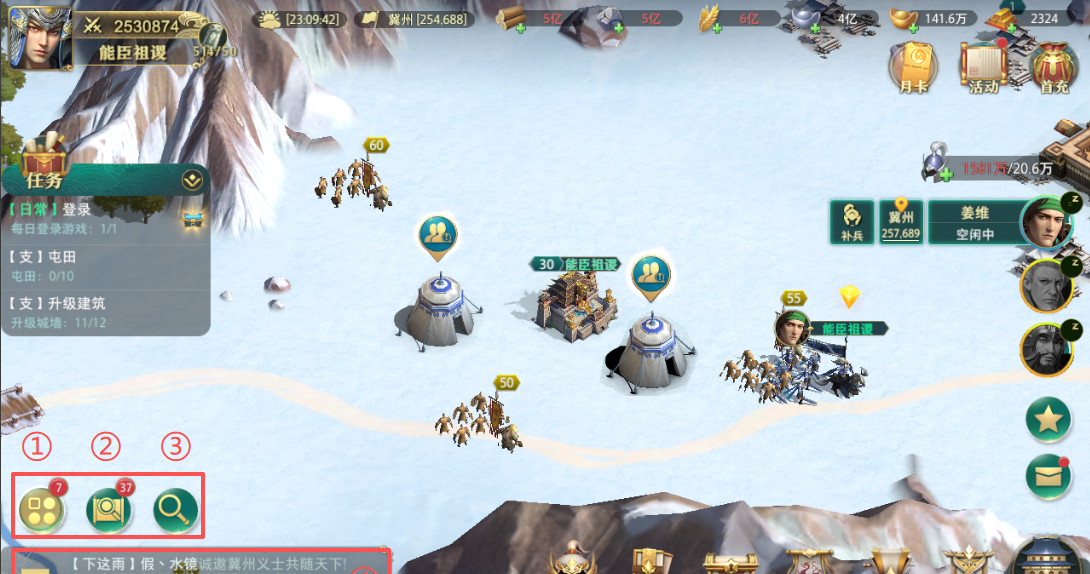Open the 月卡 monthly card offer

913,67
